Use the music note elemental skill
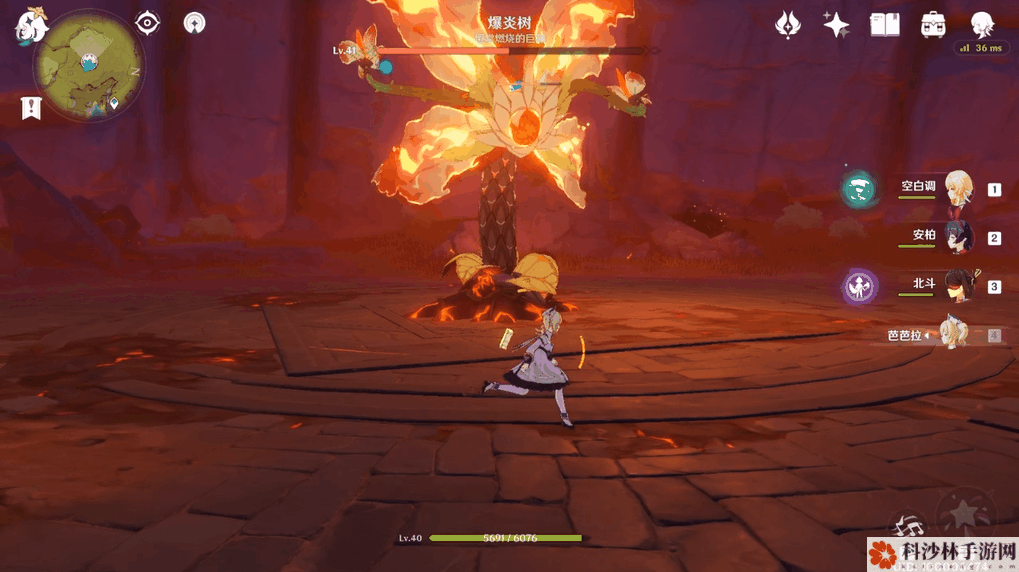This screenshot has width=1019, height=572. coord(908,526)
